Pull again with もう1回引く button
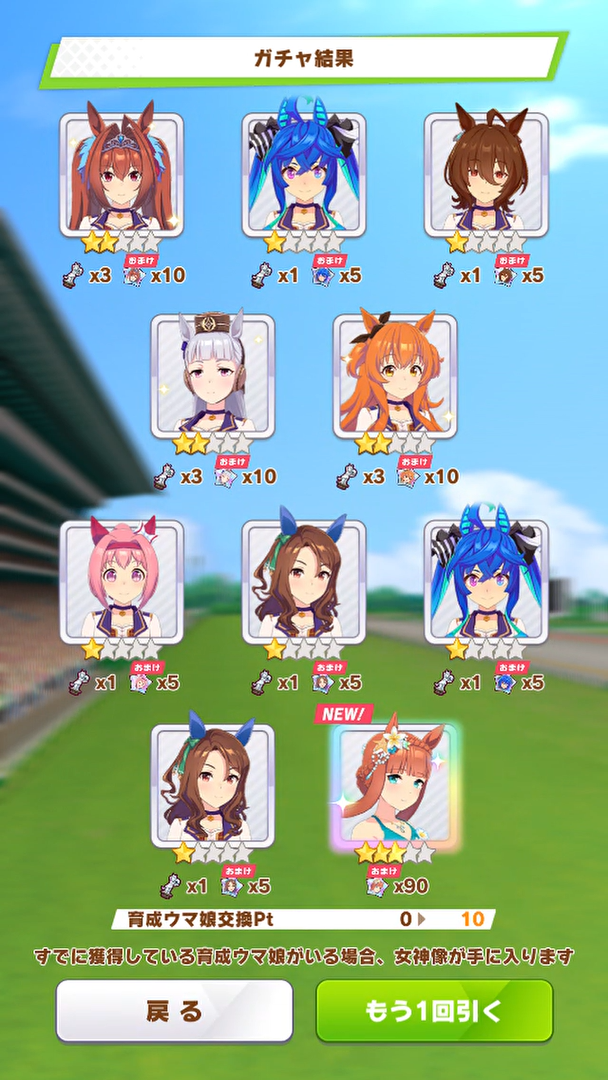 point(434,1010)
